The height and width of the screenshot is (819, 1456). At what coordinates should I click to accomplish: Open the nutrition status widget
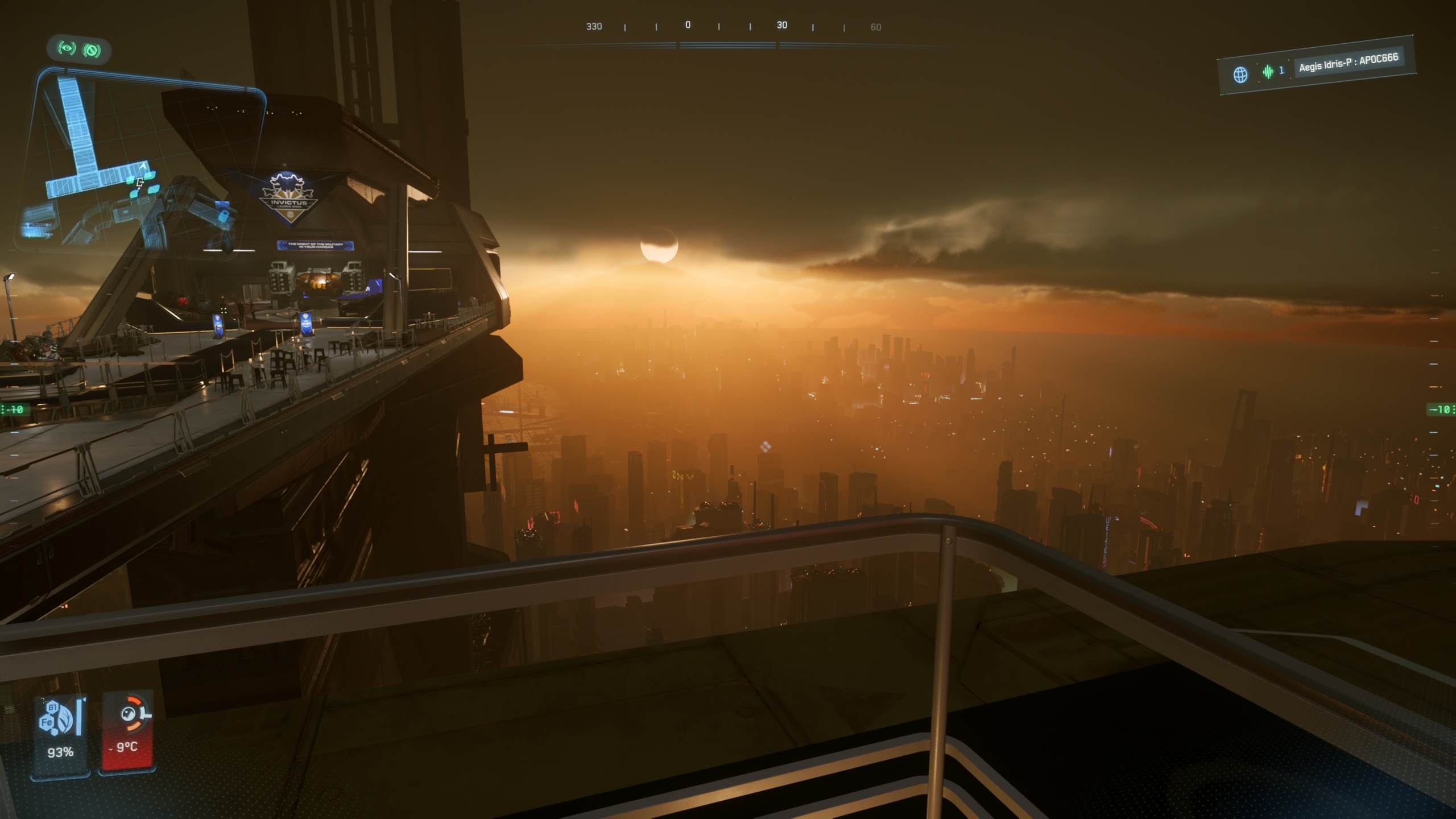click(60, 733)
